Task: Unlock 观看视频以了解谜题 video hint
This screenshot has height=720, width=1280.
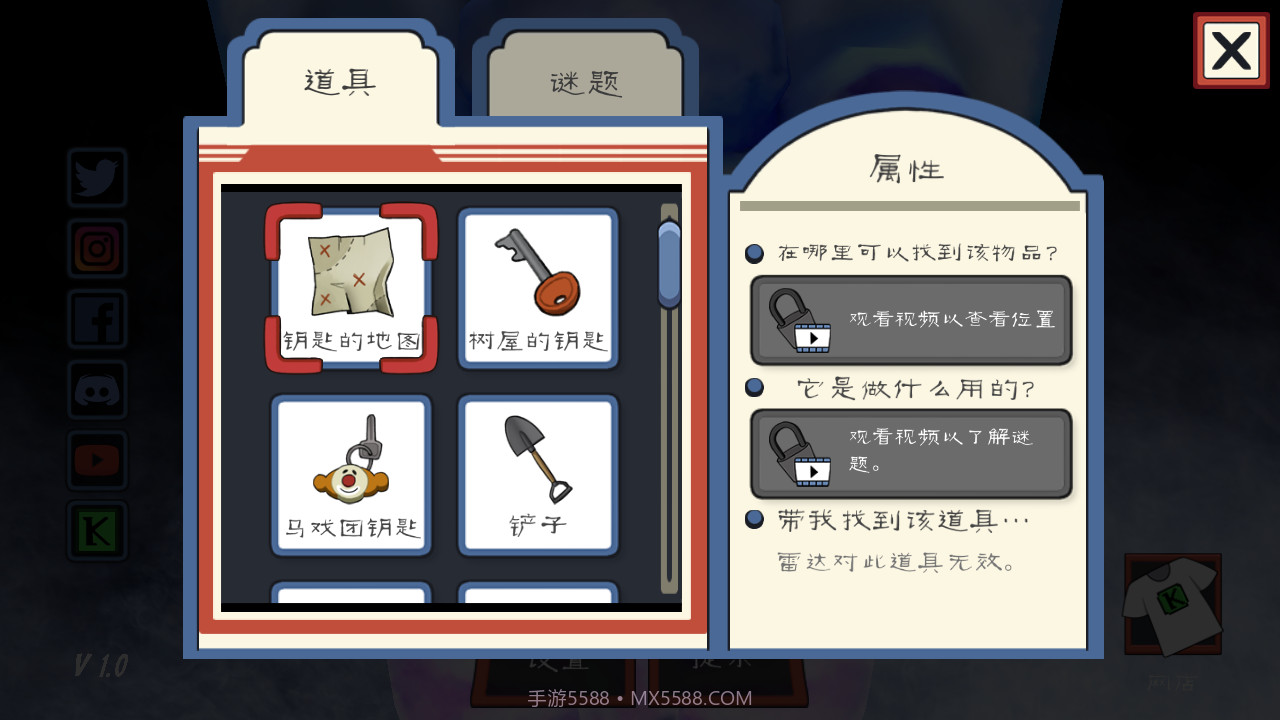Action: 910,452
